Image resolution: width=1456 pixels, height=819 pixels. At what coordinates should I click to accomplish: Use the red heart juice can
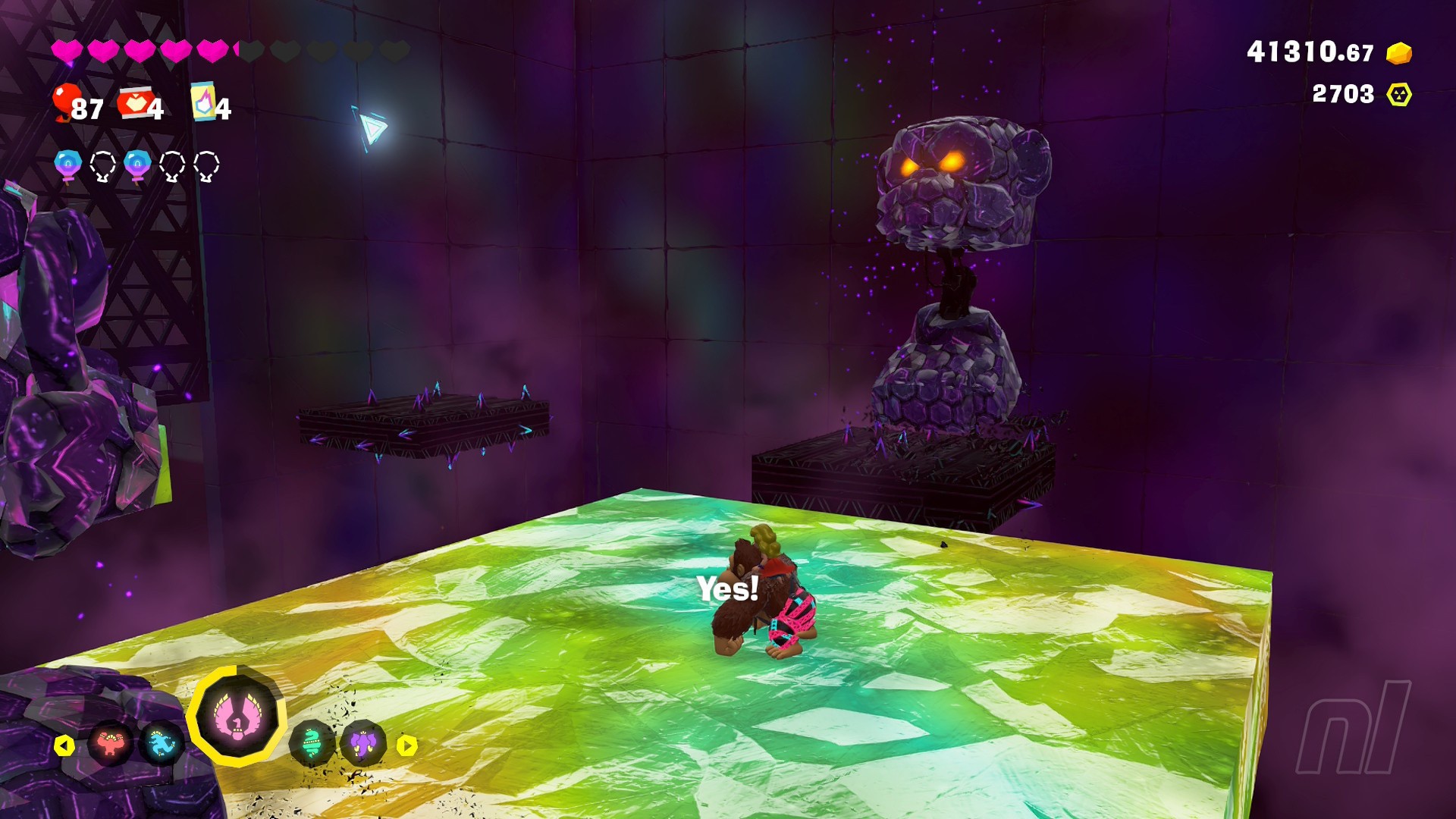coord(135,103)
